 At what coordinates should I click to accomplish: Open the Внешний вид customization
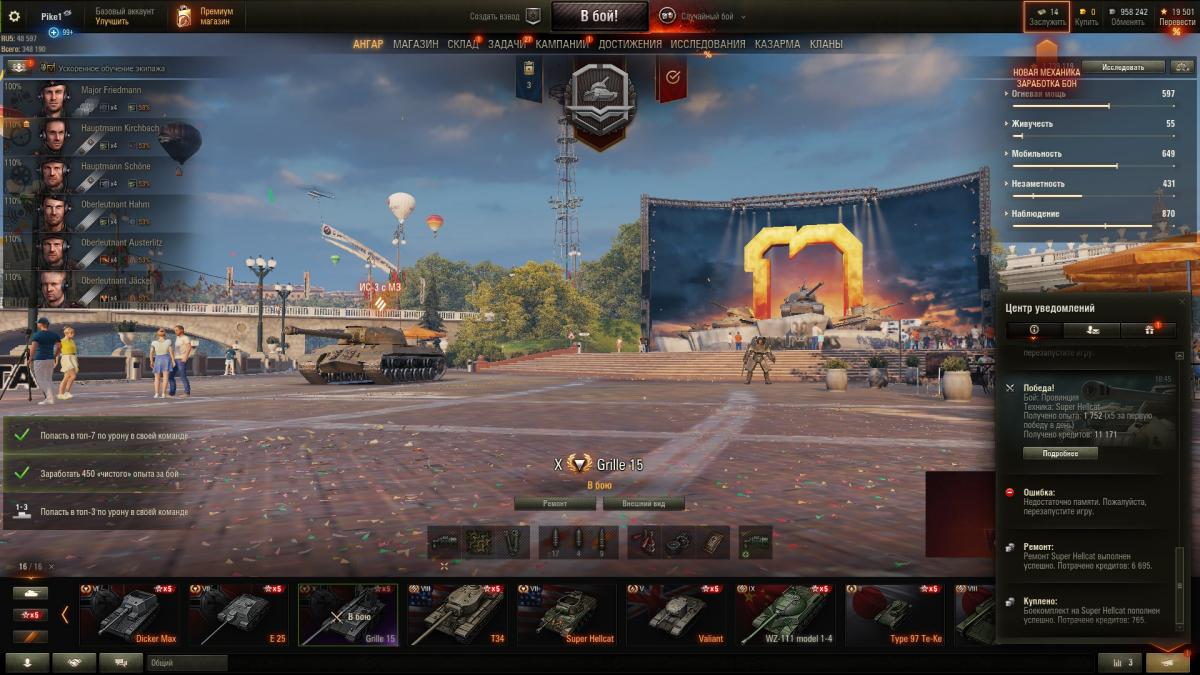coord(642,504)
